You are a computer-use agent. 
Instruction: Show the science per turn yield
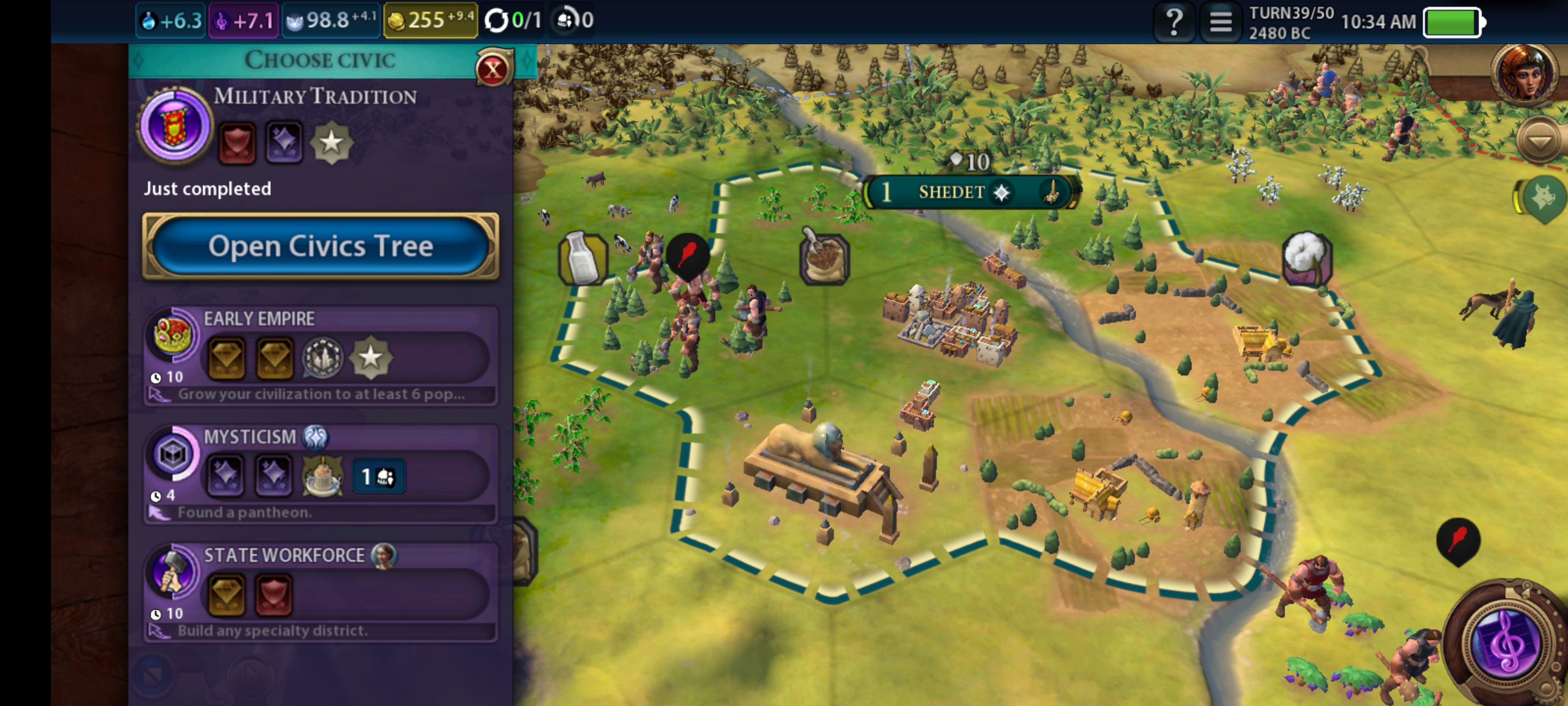[x=171, y=21]
